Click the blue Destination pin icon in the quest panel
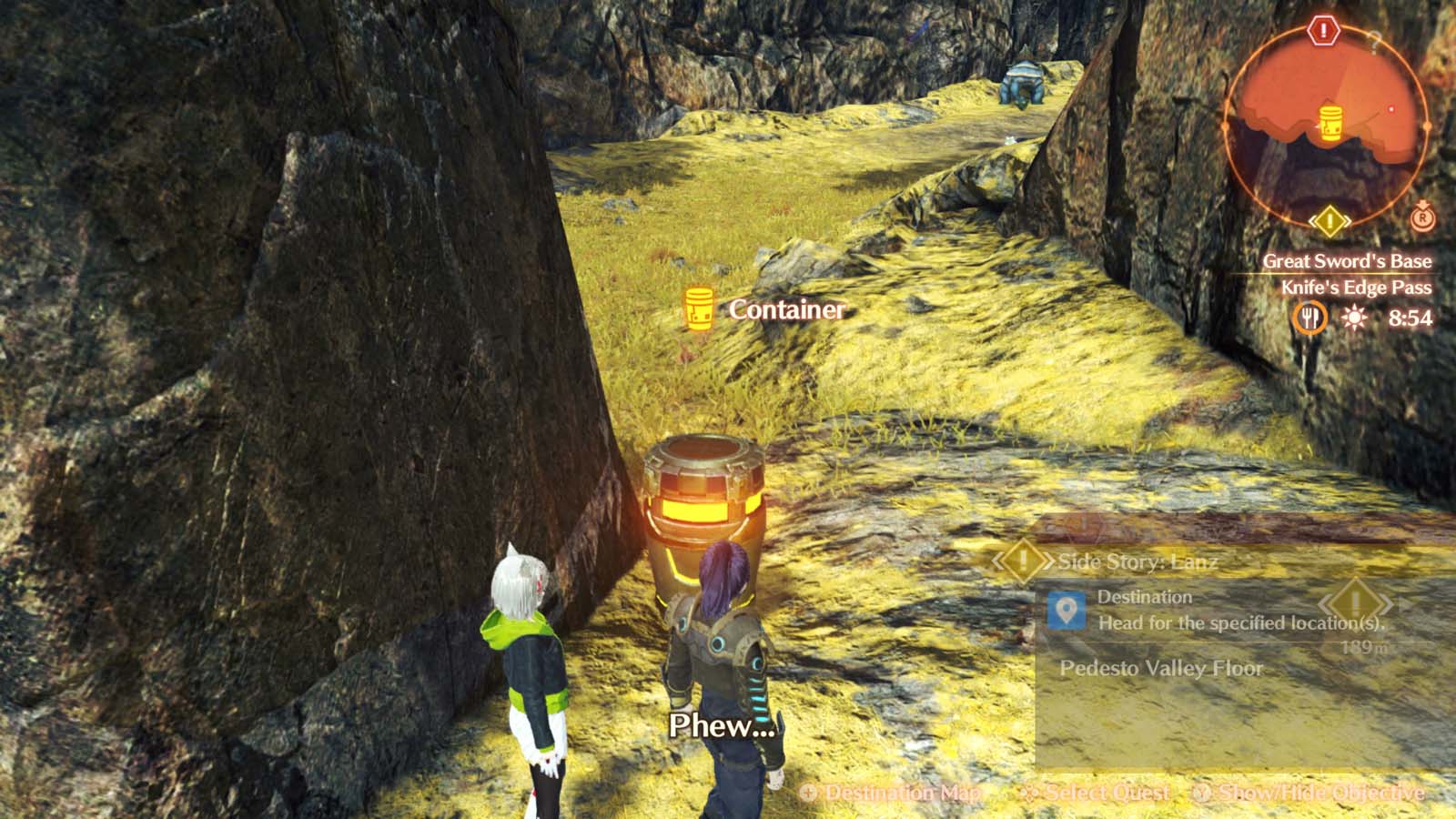Screen dimensions: 1456x819 [1067, 611]
